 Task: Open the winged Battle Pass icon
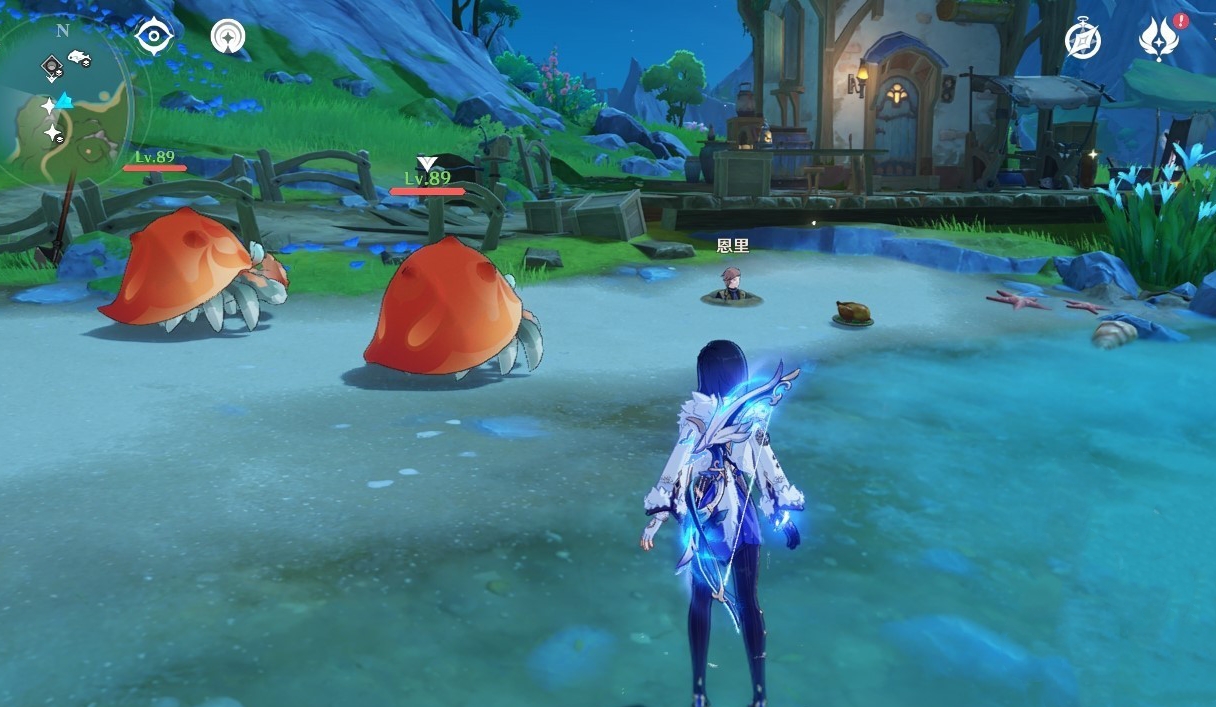coord(1158,40)
